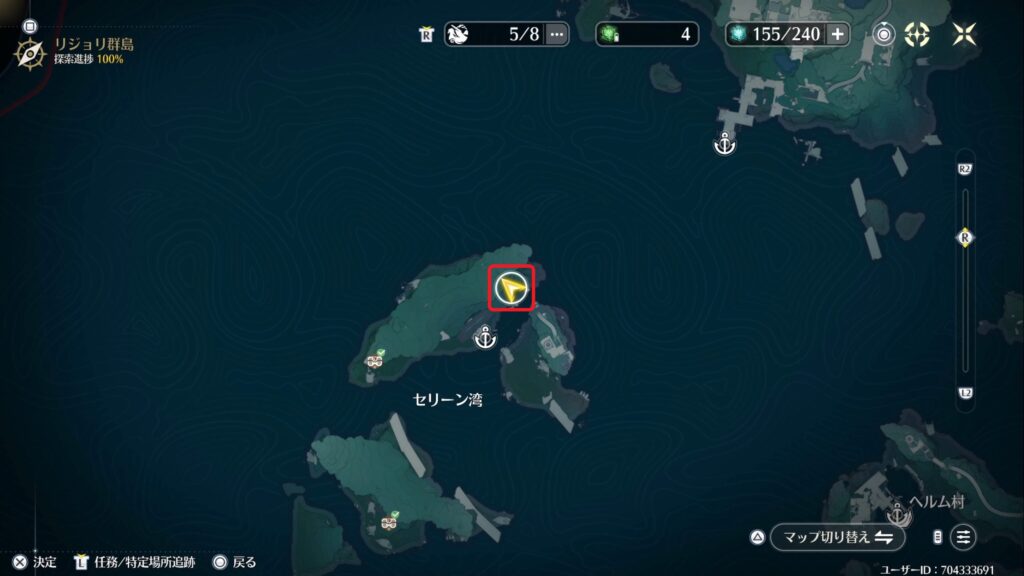Screen dimensions: 1024x576
Task: Open the map filter settings button
Action: [x=963, y=537]
